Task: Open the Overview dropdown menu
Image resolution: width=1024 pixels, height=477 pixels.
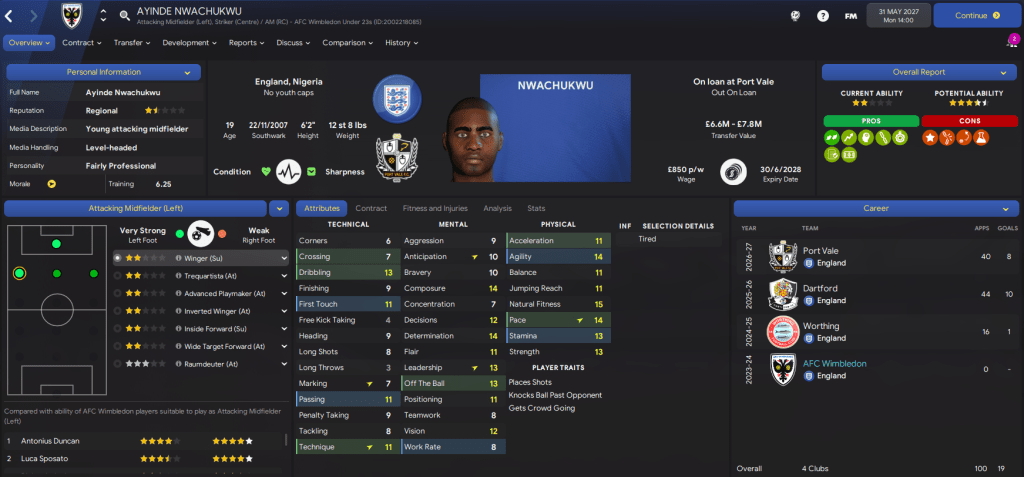Action: pos(28,43)
